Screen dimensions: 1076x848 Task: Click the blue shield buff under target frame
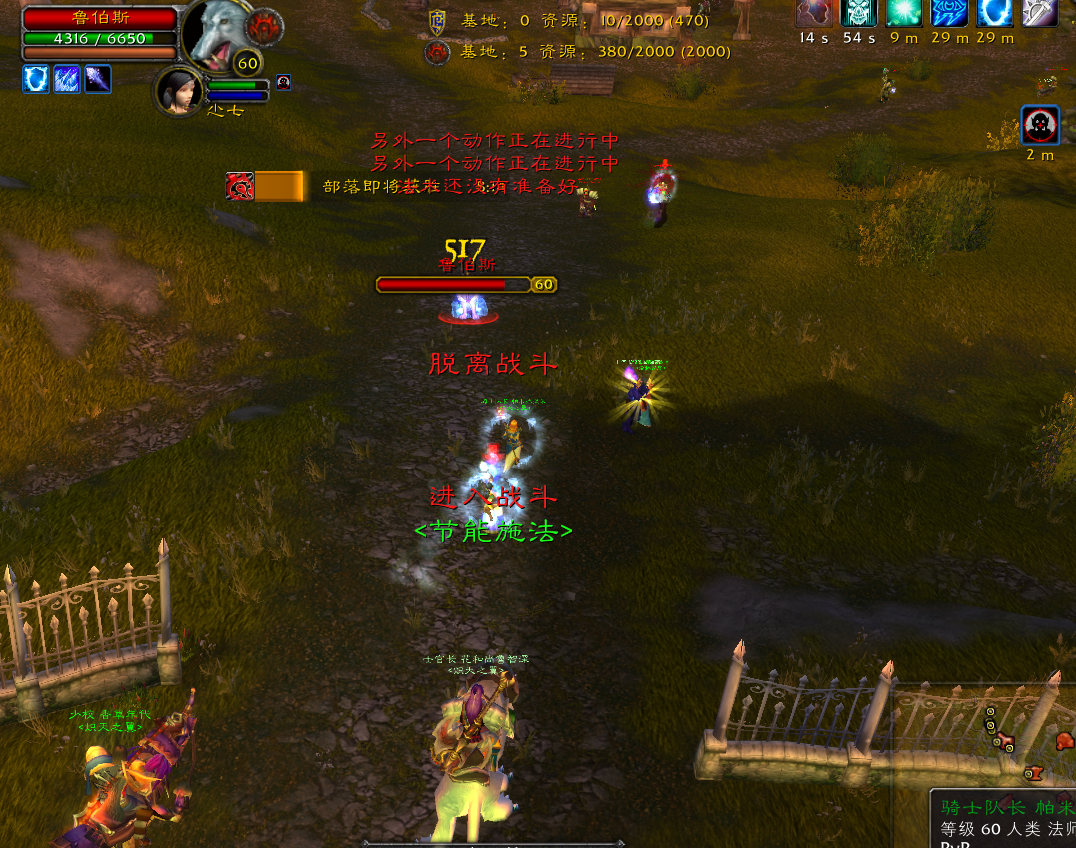click(36, 79)
